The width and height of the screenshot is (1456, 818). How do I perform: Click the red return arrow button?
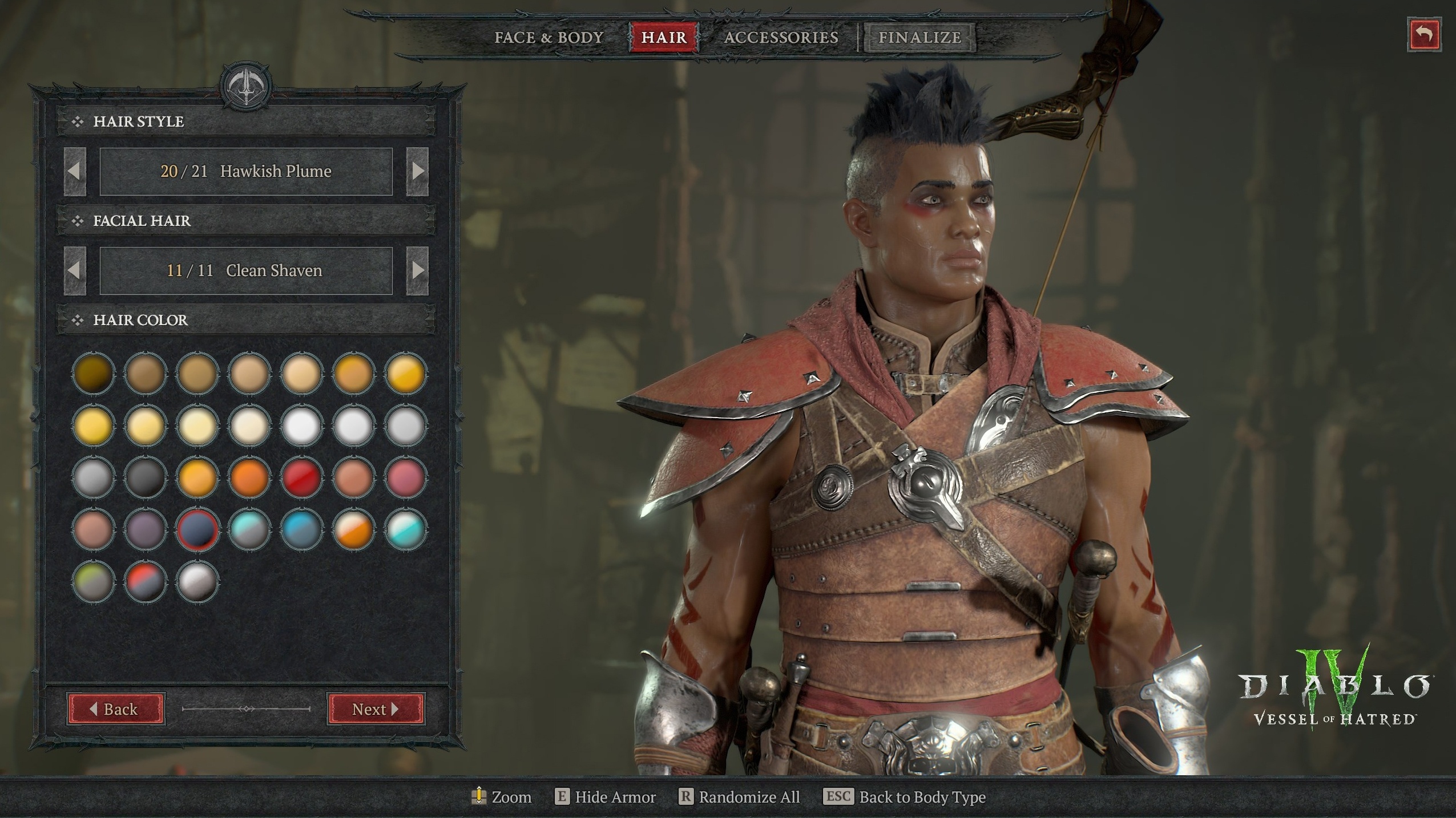[1424, 35]
